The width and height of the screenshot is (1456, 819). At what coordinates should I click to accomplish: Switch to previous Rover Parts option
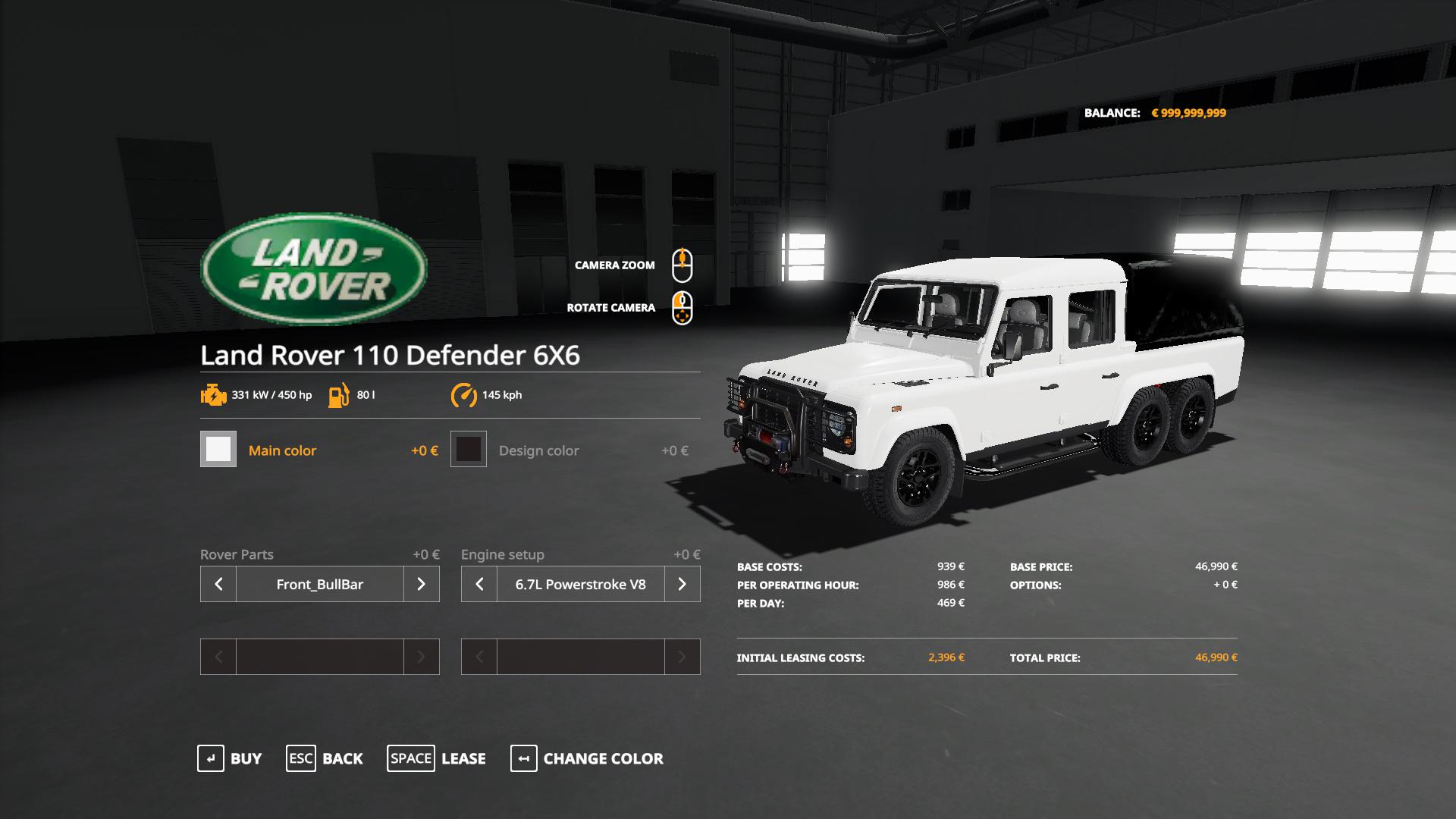point(218,584)
